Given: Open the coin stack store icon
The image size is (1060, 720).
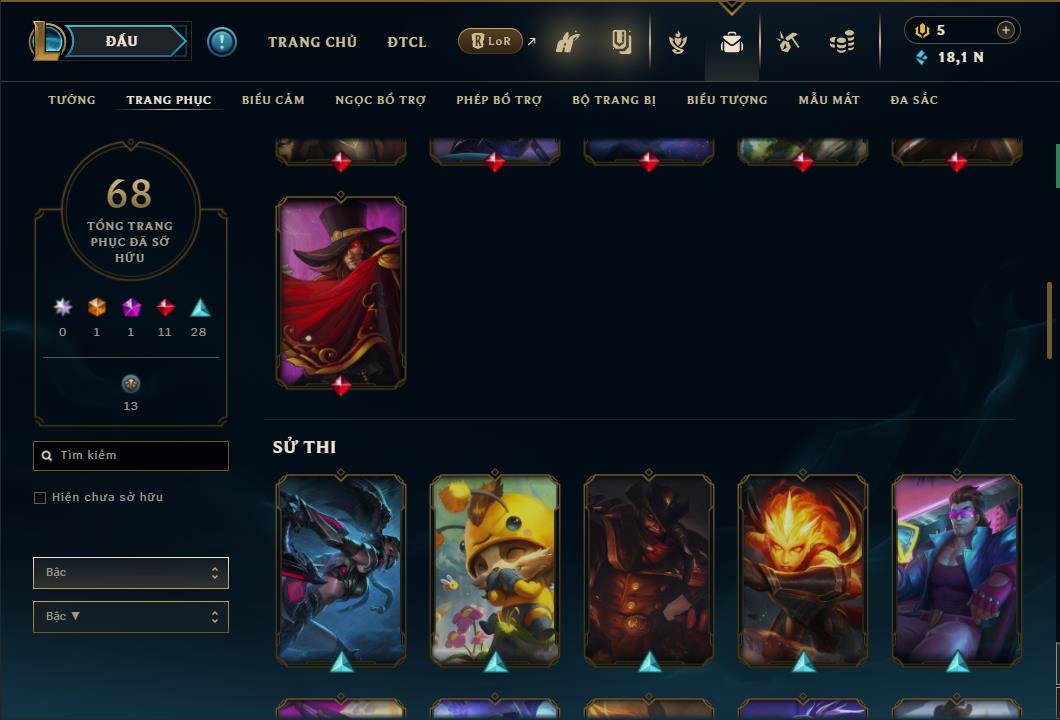Looking at the screenshot, I should coord(842,42).
